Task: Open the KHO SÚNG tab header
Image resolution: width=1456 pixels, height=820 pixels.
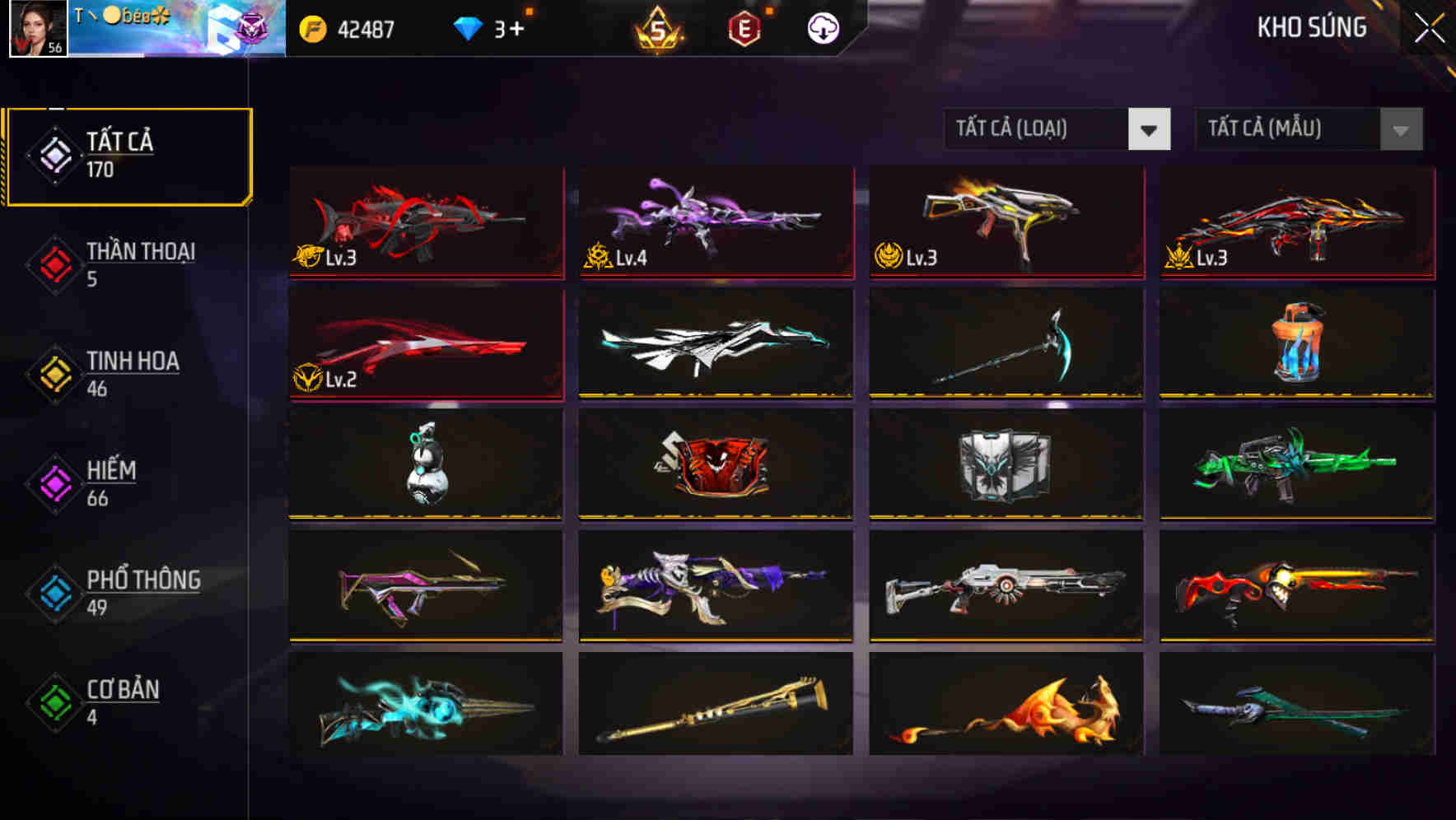Action: [1311, 27]
